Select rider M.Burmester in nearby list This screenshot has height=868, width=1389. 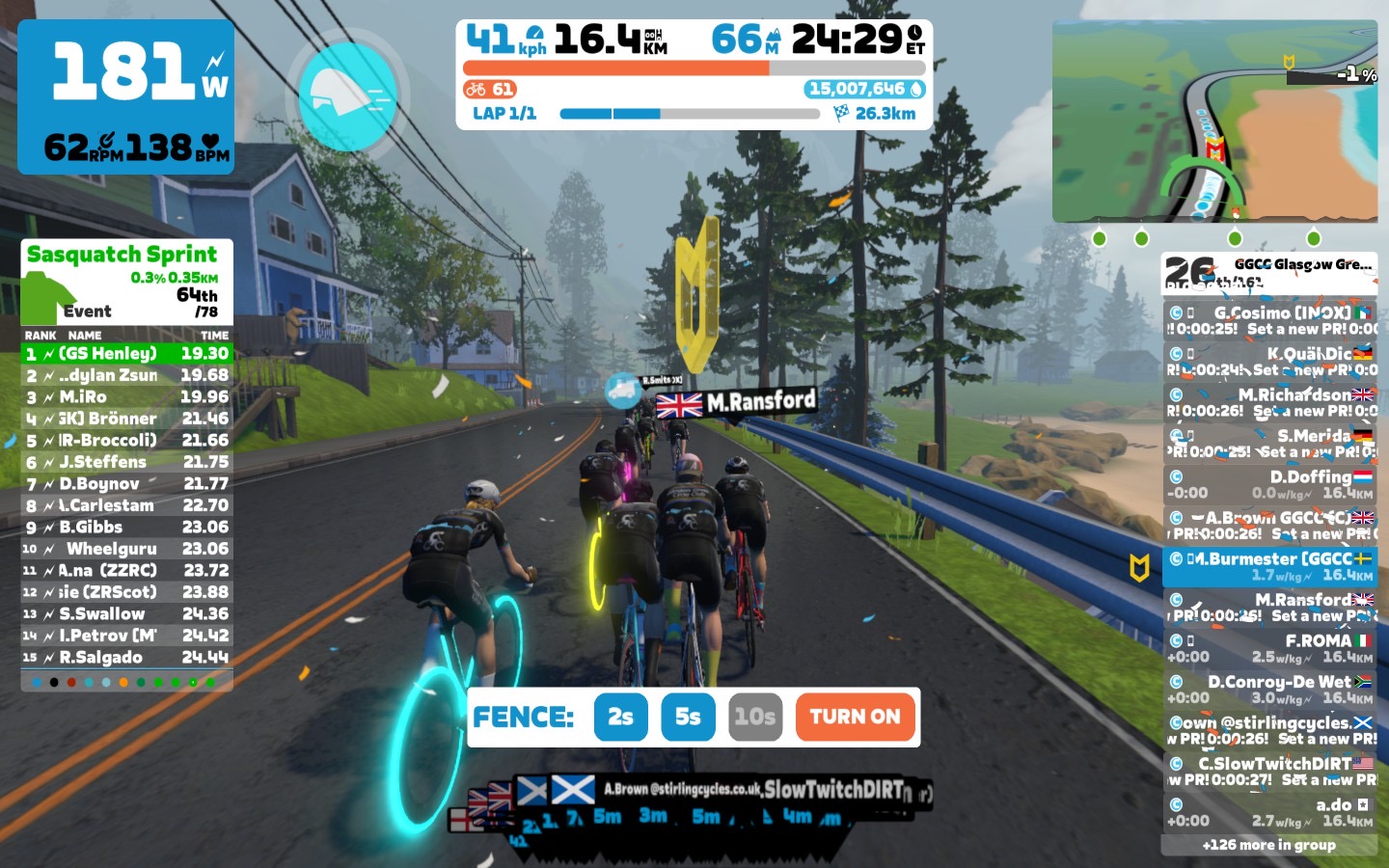1269,566
